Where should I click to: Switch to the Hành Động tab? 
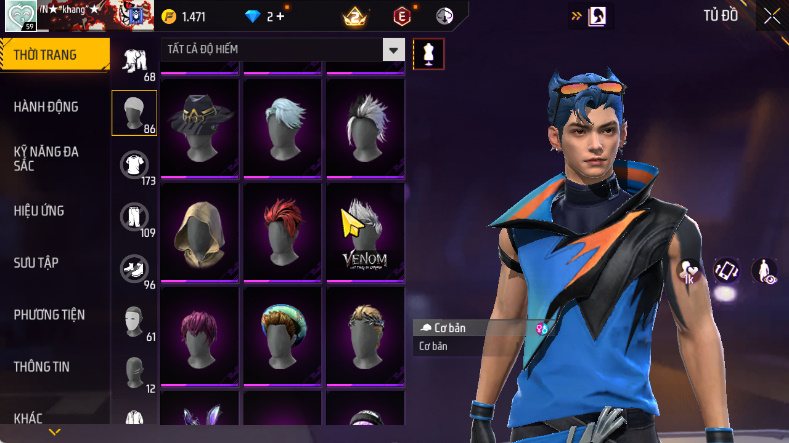pos(46,107)
